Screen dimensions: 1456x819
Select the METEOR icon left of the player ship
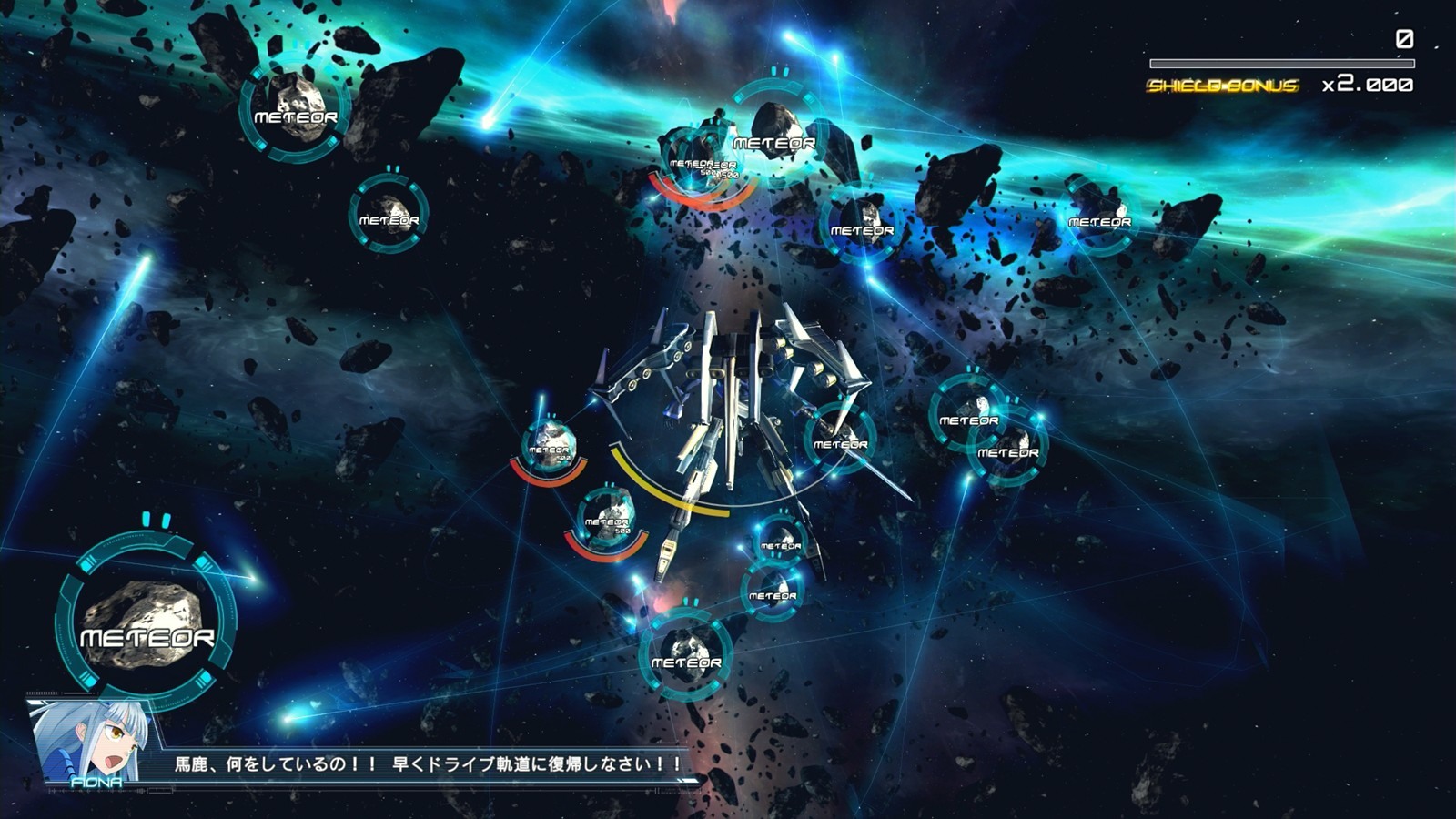pyautogui.click(x=551, y=446)
